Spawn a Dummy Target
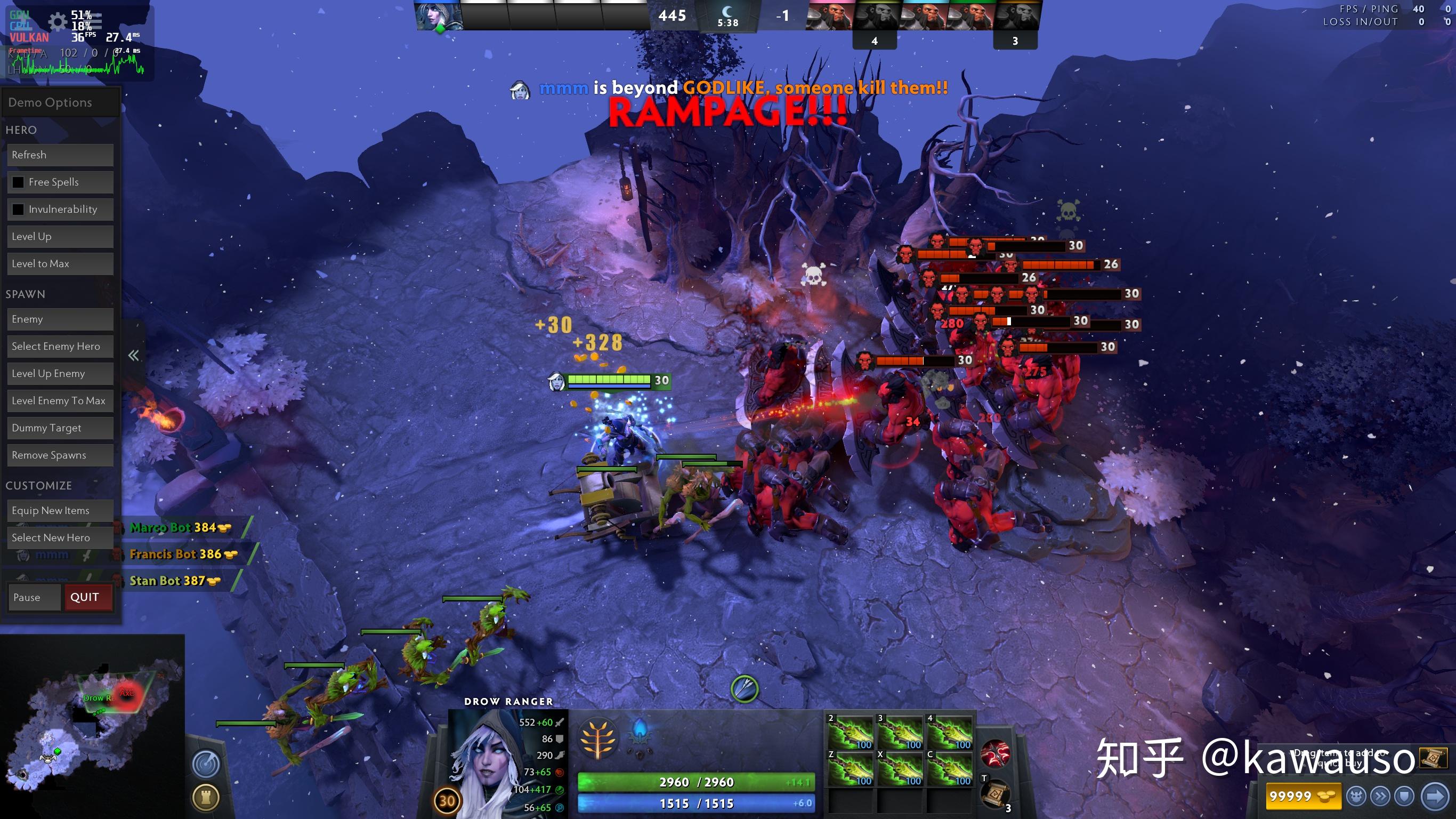This screenshot has height=819, width=1456. coord(60,428)
